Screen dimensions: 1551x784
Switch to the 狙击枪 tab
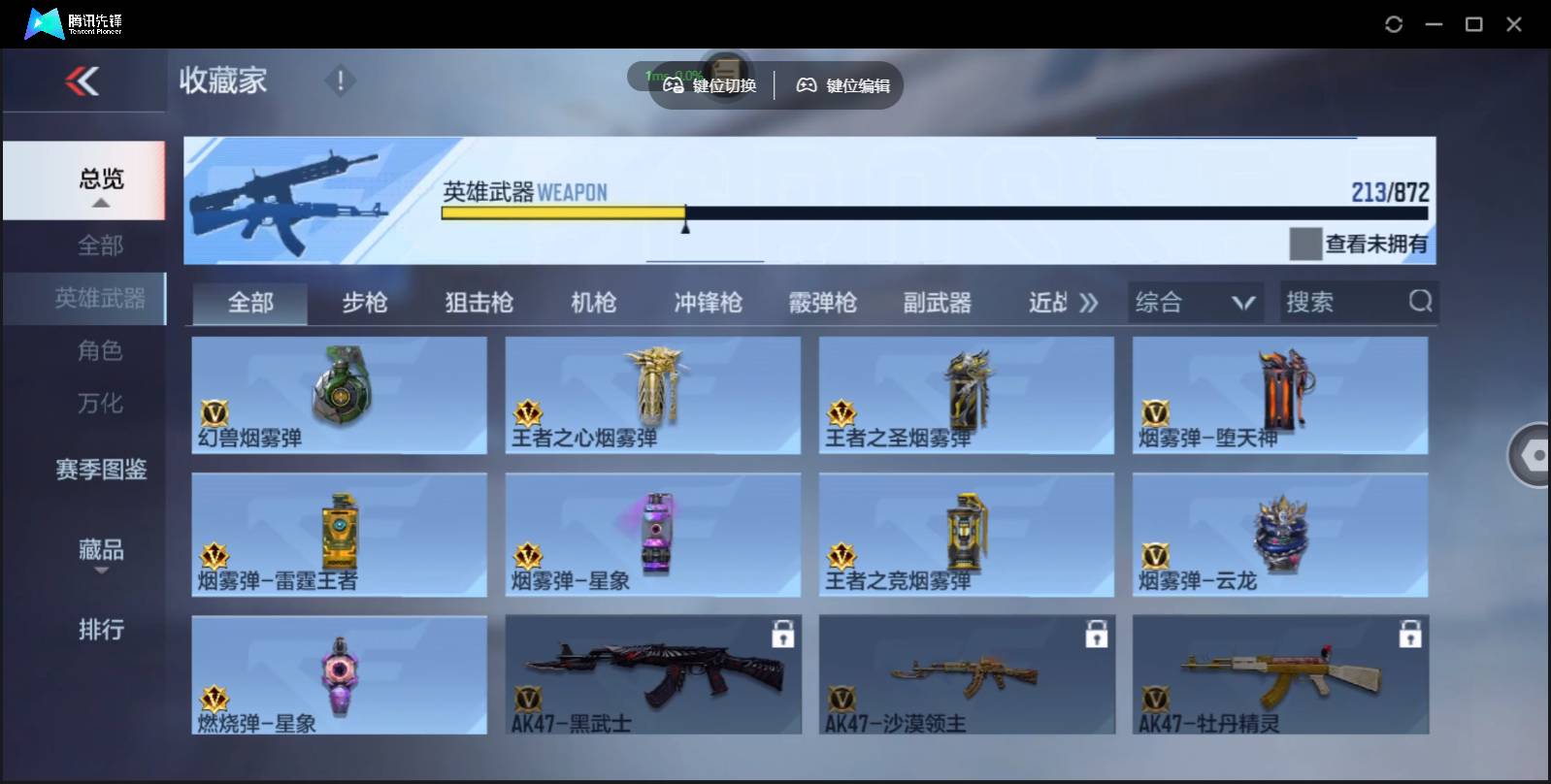[478, 303]
